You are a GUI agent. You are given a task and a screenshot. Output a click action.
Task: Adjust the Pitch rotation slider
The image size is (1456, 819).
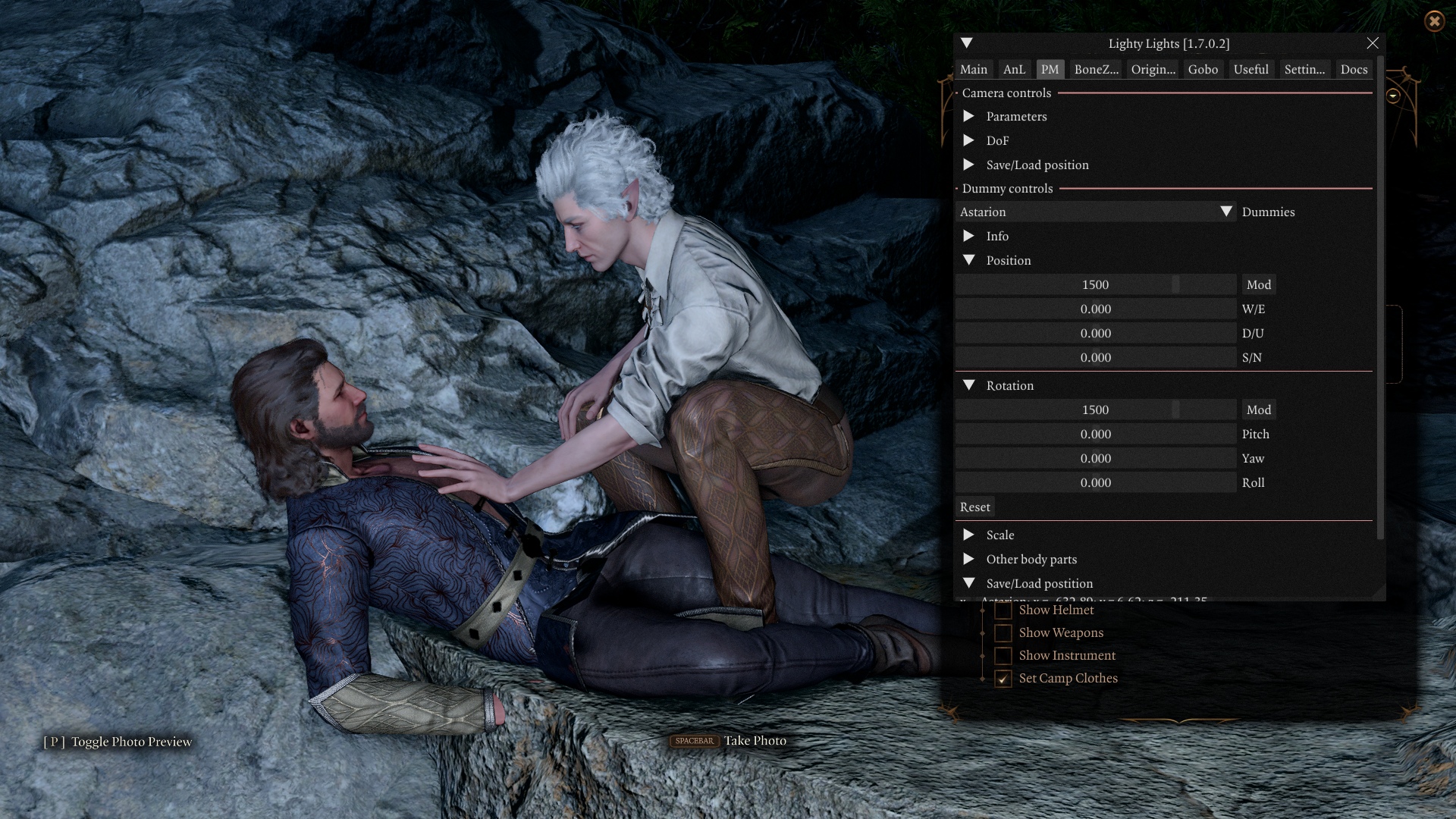point(1096,434)
